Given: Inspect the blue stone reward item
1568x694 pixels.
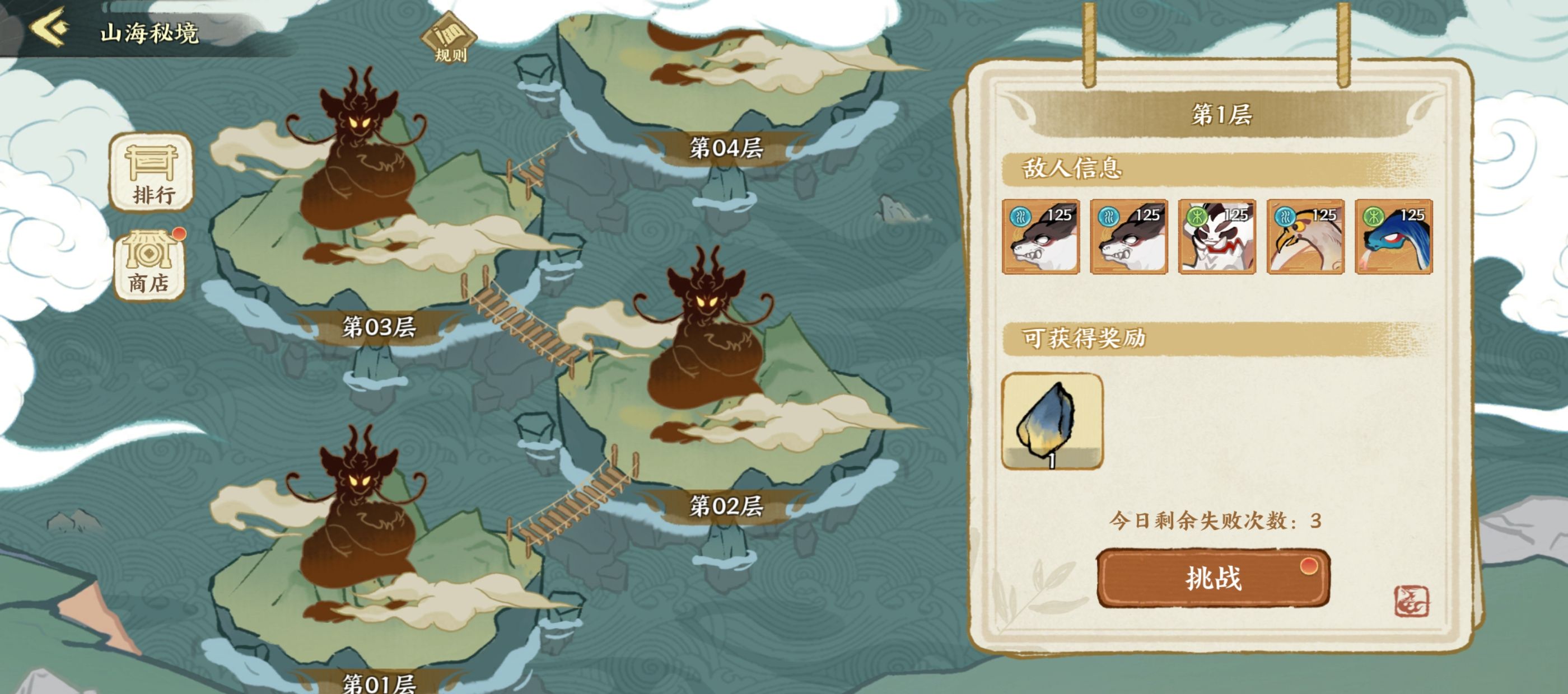Looking at the screenshot, I should coord(1052,421).
